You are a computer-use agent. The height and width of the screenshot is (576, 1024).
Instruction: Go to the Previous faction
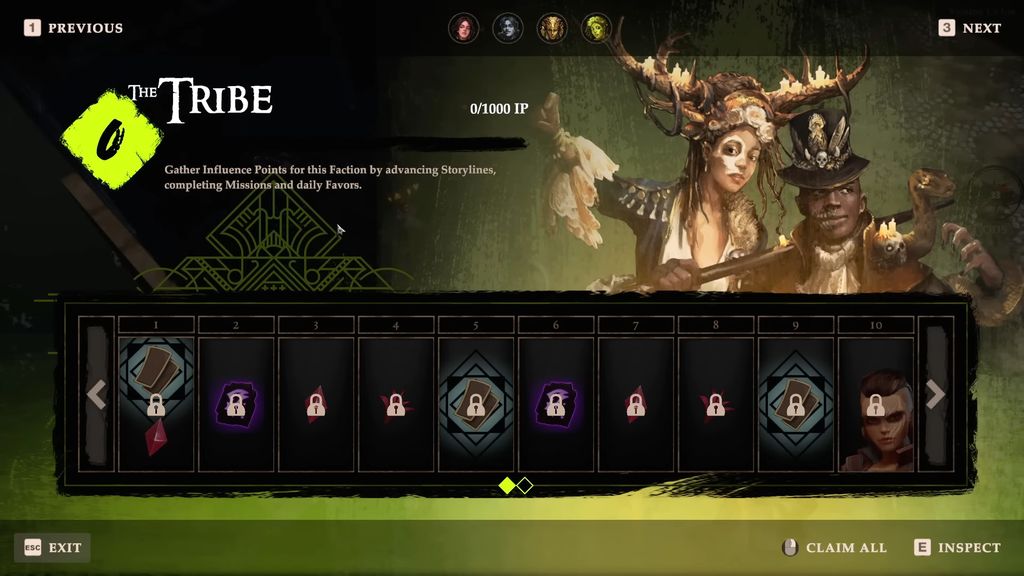[74, 28]
